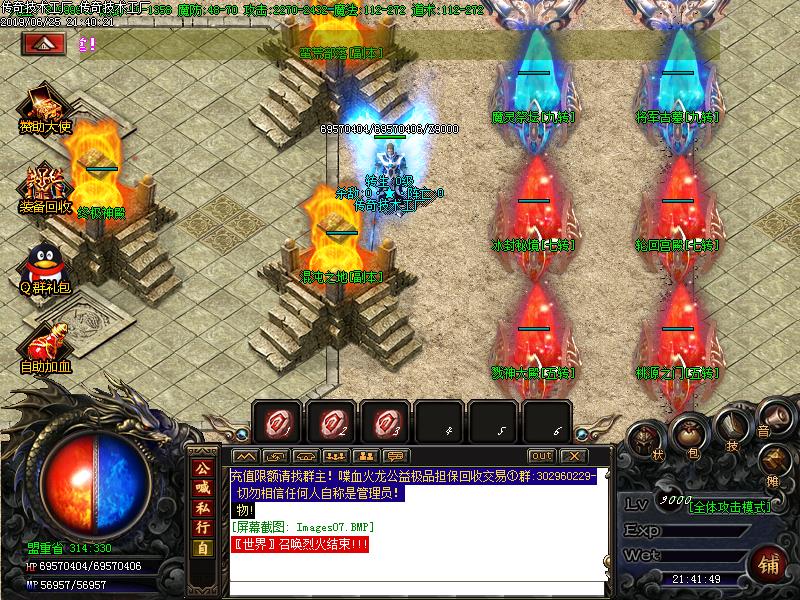Open the shop via the red 铺 button

pyautogui.click(x=770, y=564)
